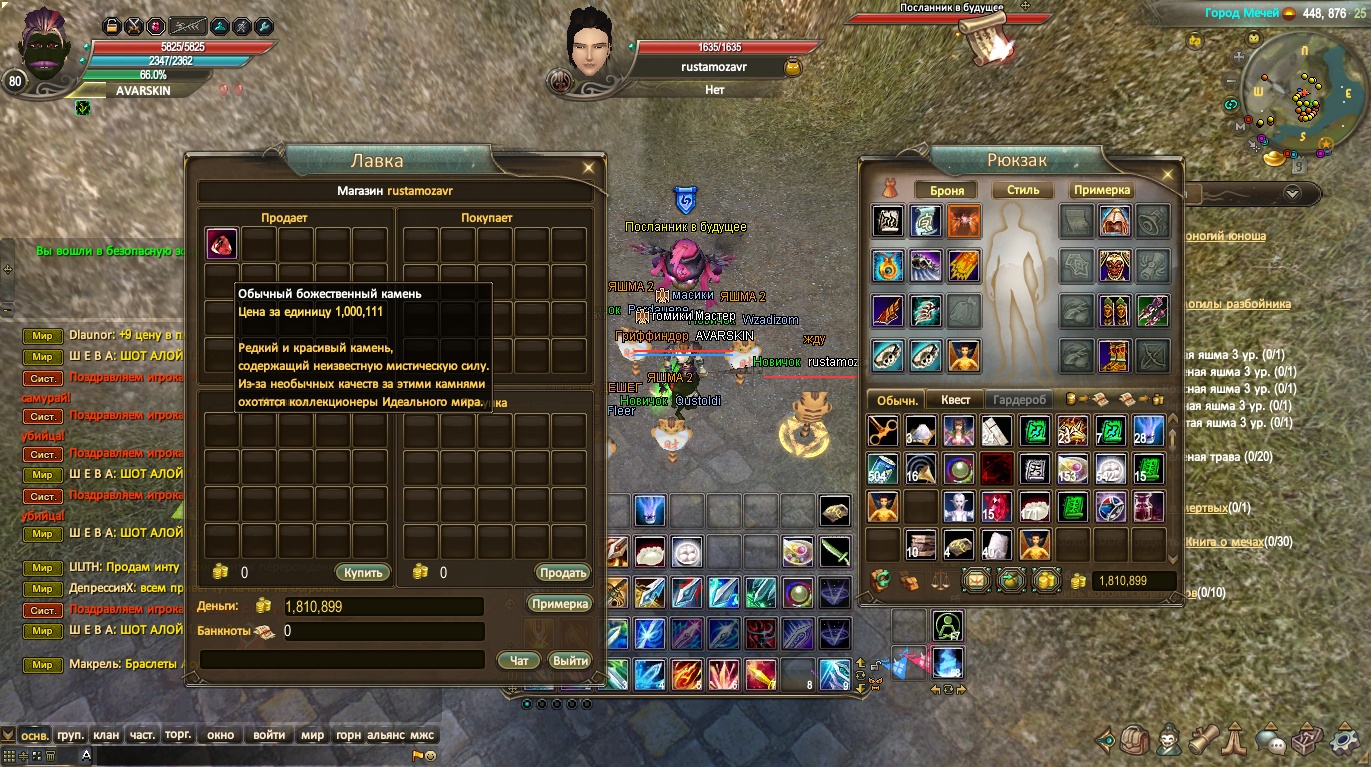1371x767 pixels.
Task: Buy the items with the Купить button
Action: click(x=362, y=573)
